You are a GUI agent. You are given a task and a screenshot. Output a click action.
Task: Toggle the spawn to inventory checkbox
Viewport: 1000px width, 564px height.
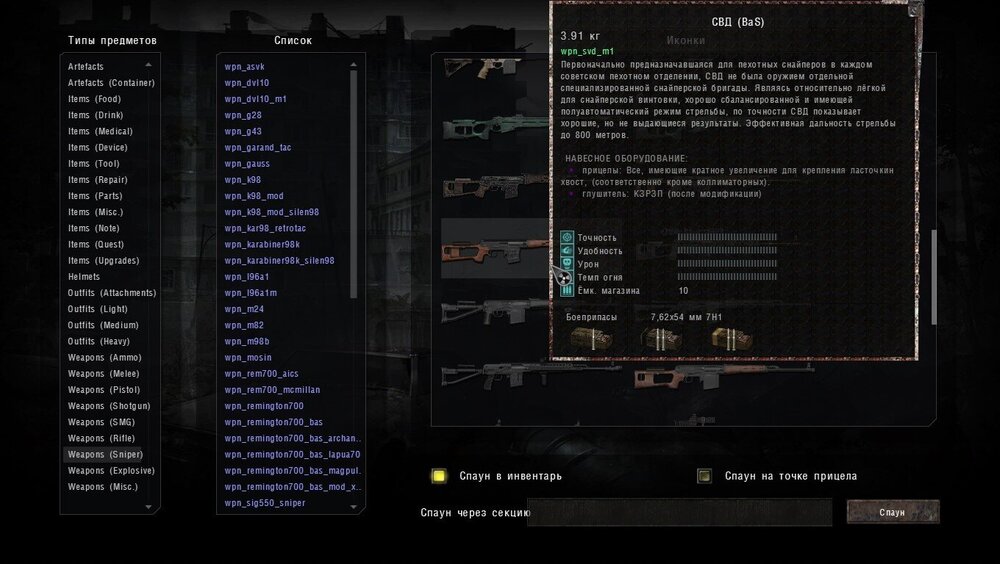coord(438,476)
